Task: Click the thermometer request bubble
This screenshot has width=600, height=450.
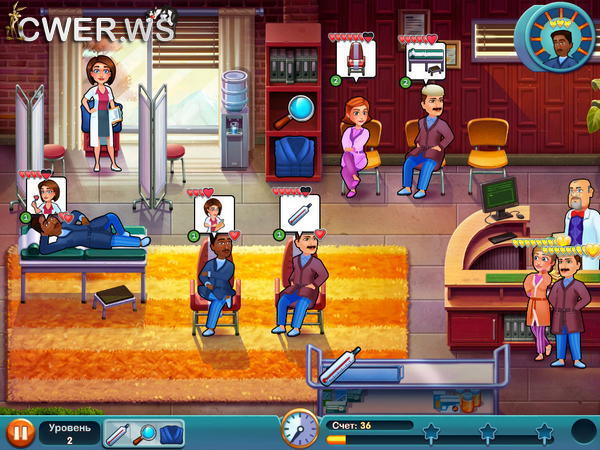Action: (x=297, y=215)
